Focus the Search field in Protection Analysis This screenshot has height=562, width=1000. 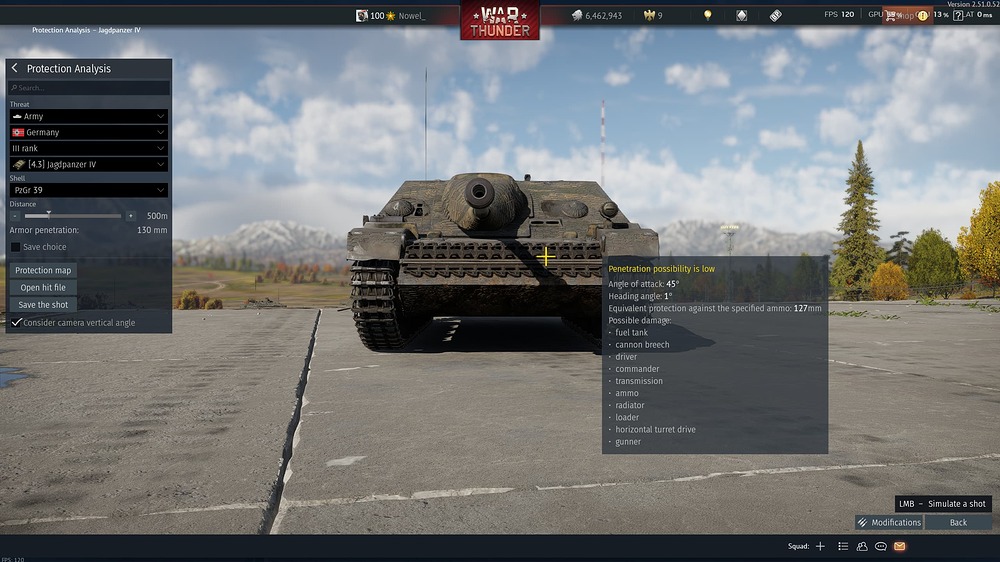click(88, 88)
